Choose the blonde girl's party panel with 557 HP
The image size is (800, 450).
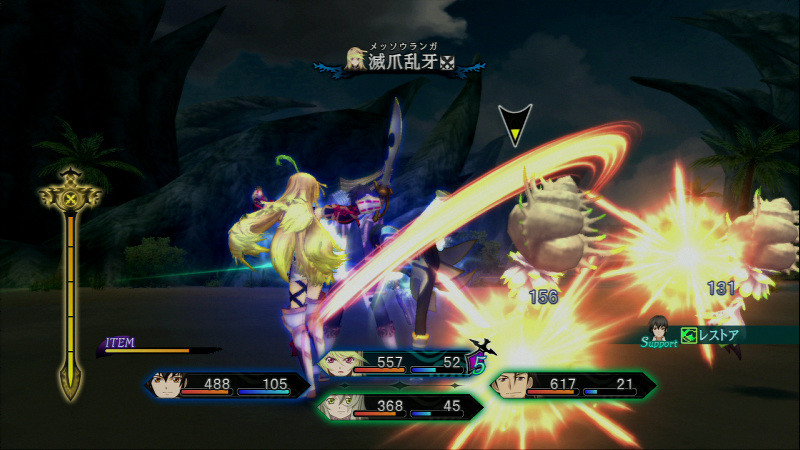pyautogui.click(x=400, y=364)
